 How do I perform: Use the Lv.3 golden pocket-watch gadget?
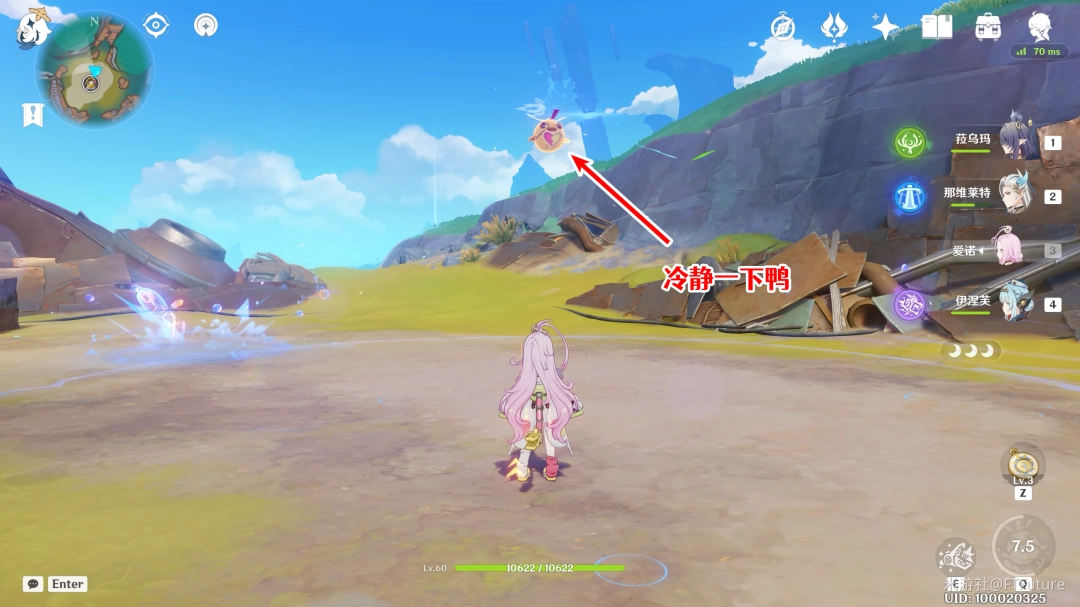(1021, 463)
